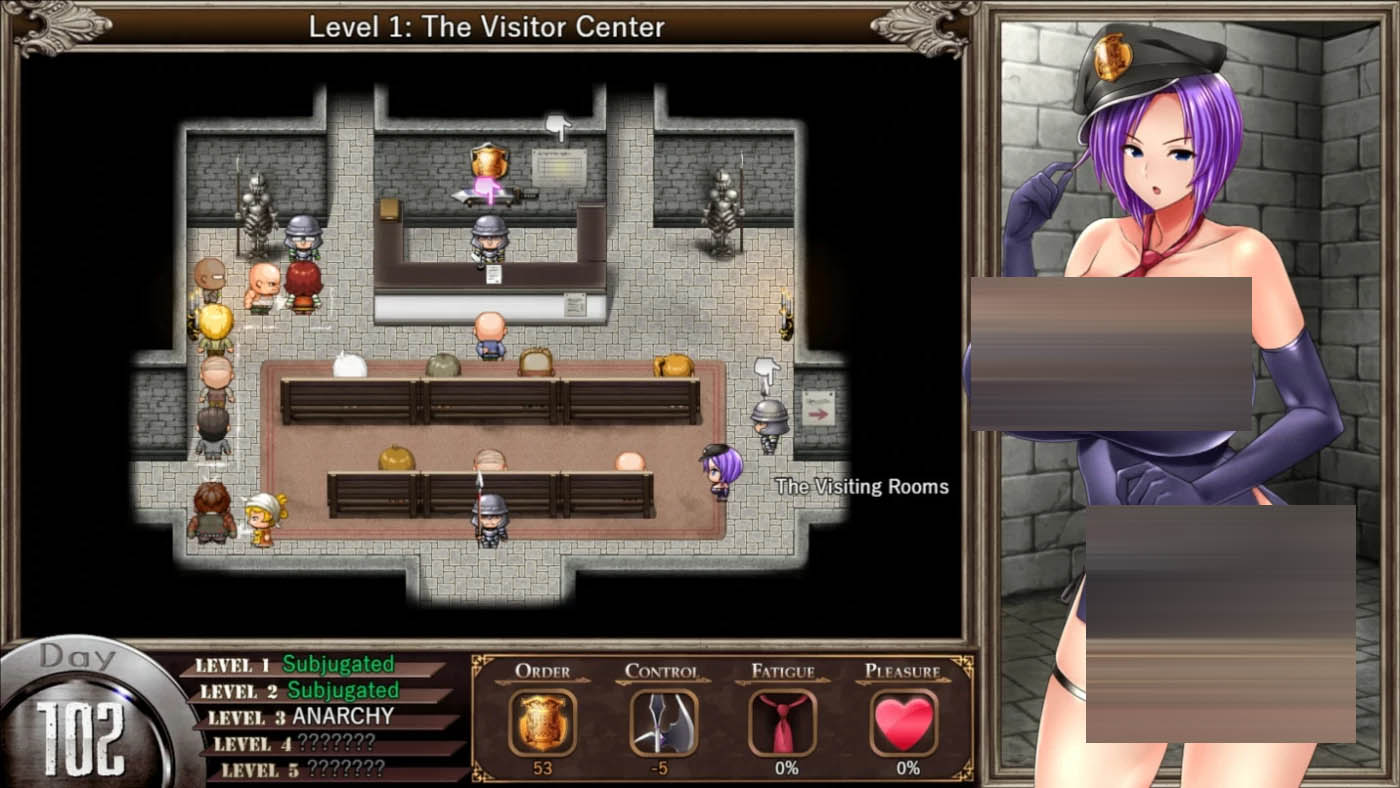Select the Pleasure heart icon
The height and width of the screenshot is (788, 1400).
click(x=904, y=722)
